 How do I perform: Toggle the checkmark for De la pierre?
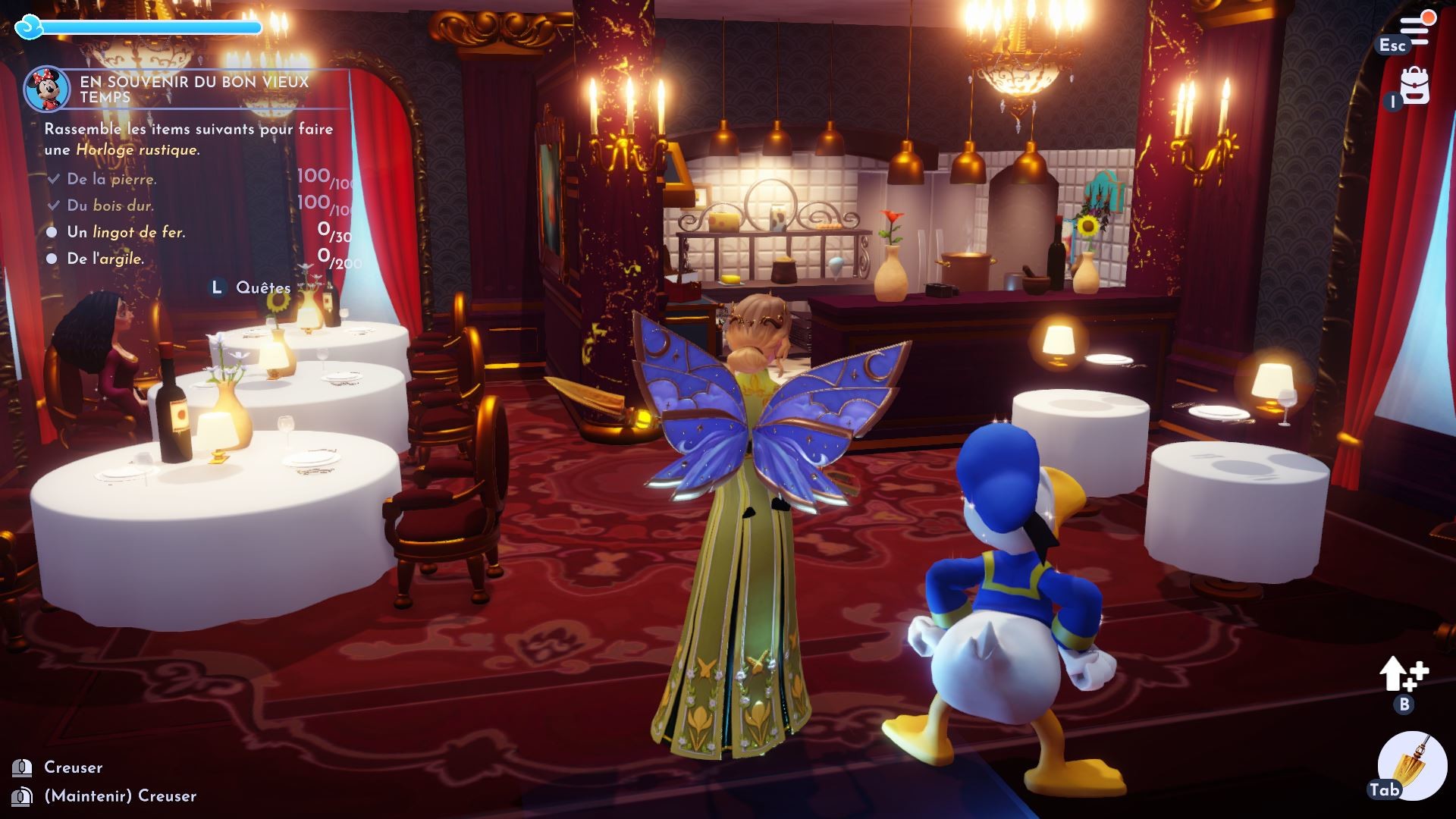[x=53, y=179]
